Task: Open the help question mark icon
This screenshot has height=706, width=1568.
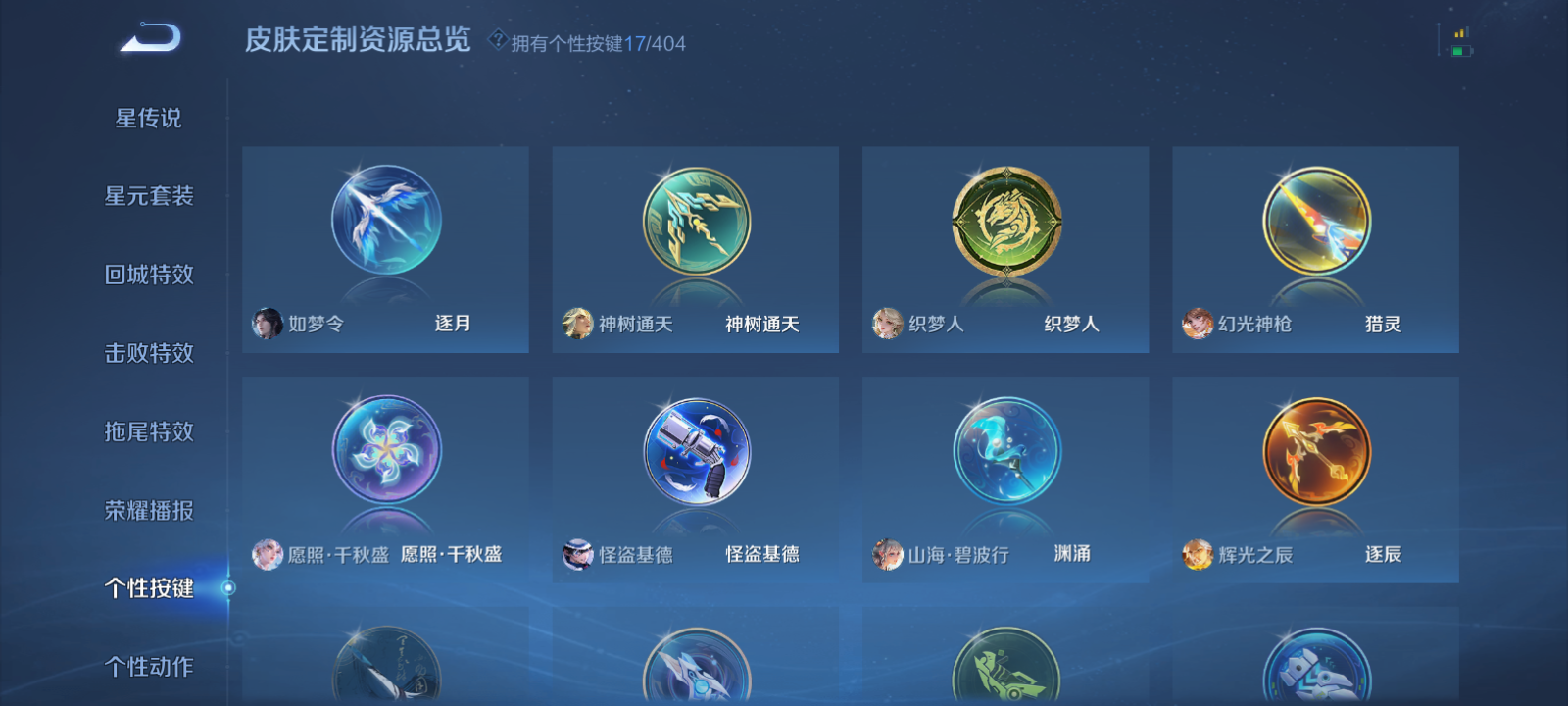Action: click(498, 42)
